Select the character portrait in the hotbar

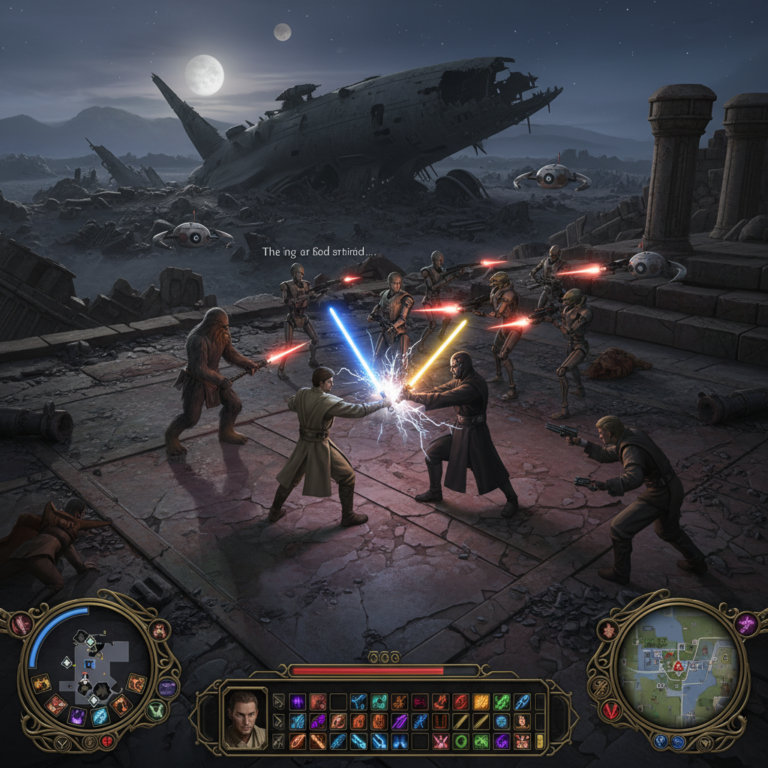(x=244, y=718)
